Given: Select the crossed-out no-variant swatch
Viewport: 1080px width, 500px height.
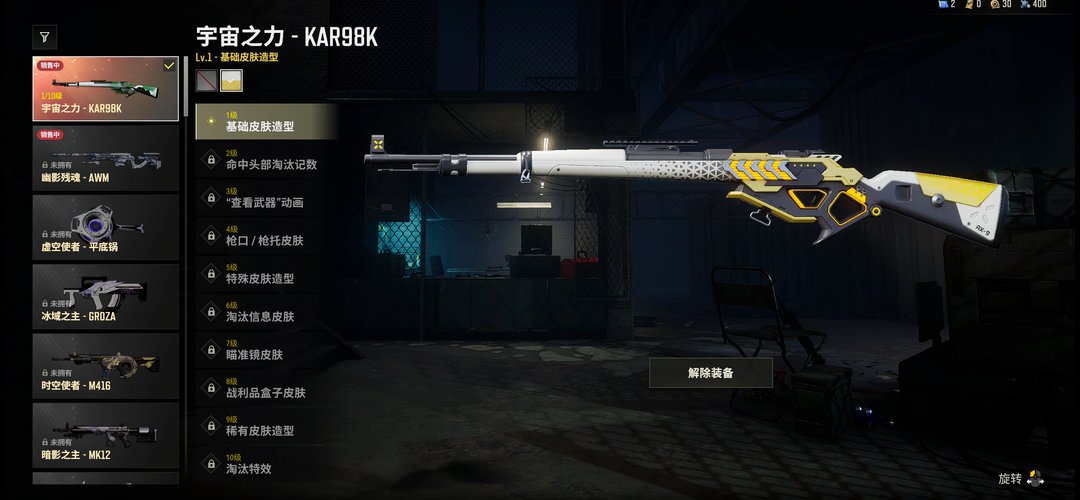Looking at the screenshot, I should coord(207,80).
